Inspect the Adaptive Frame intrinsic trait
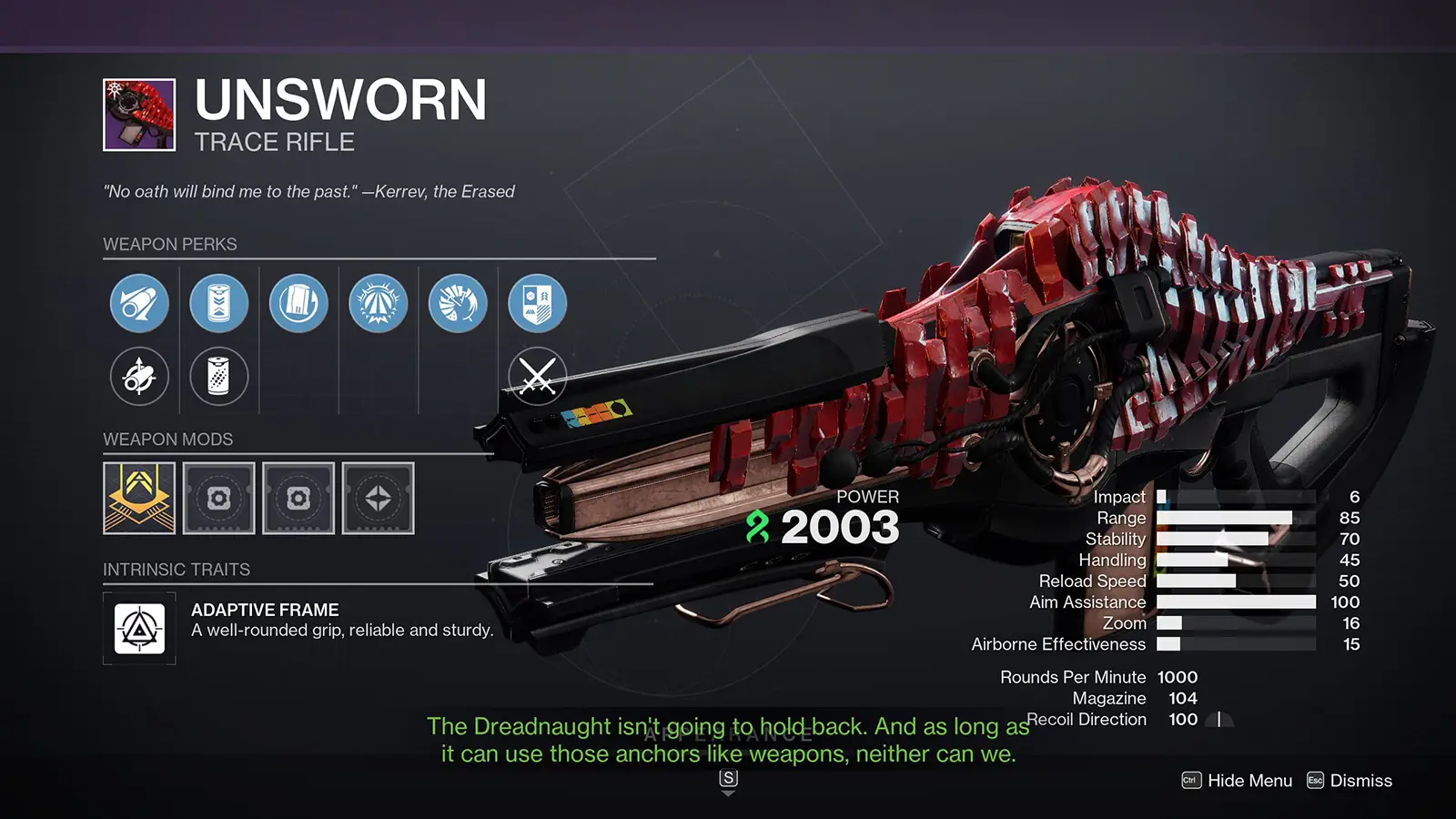This screenshot has height=819, width=1456. [139, 629]
